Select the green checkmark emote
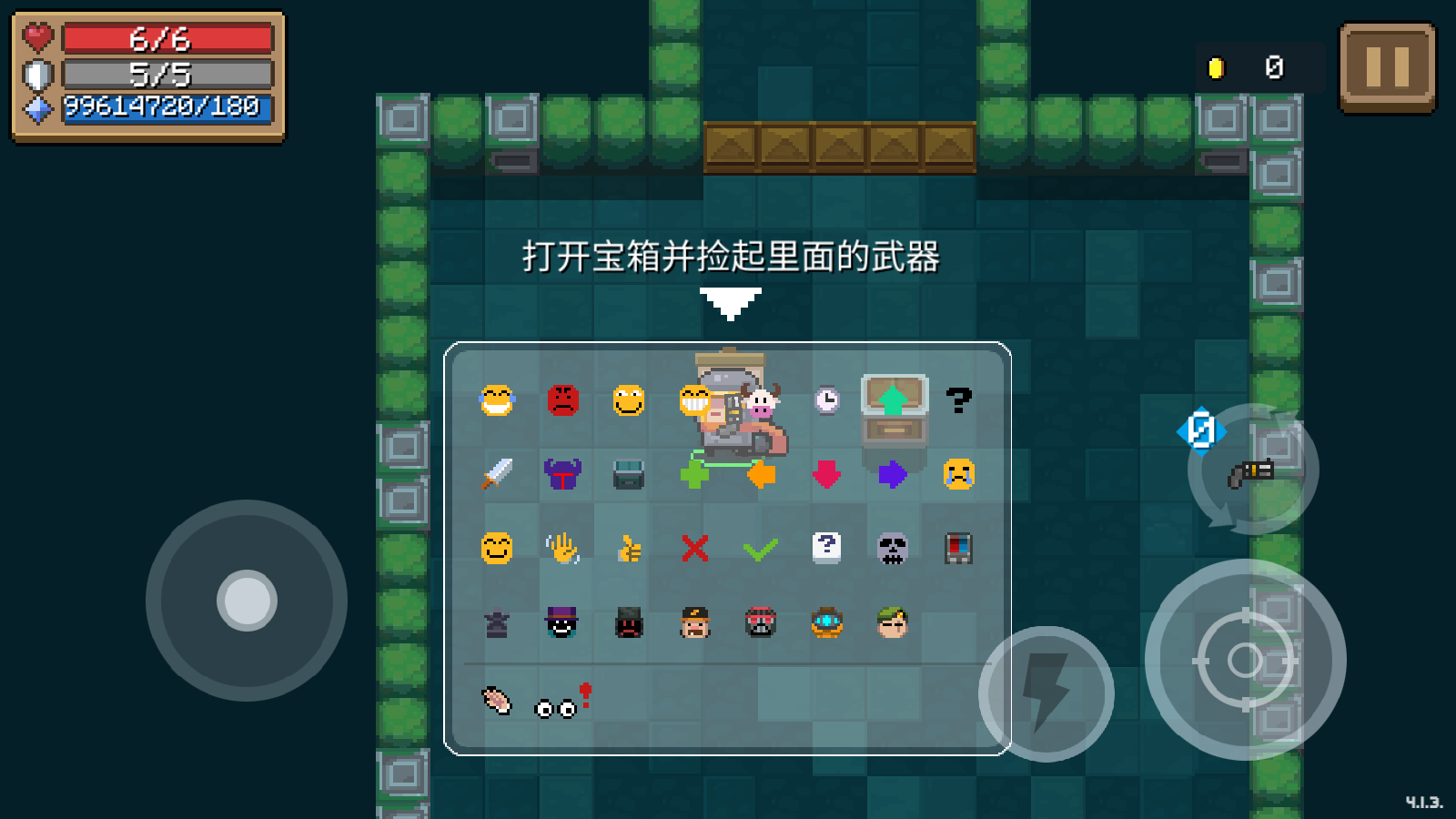 point(762,547)
